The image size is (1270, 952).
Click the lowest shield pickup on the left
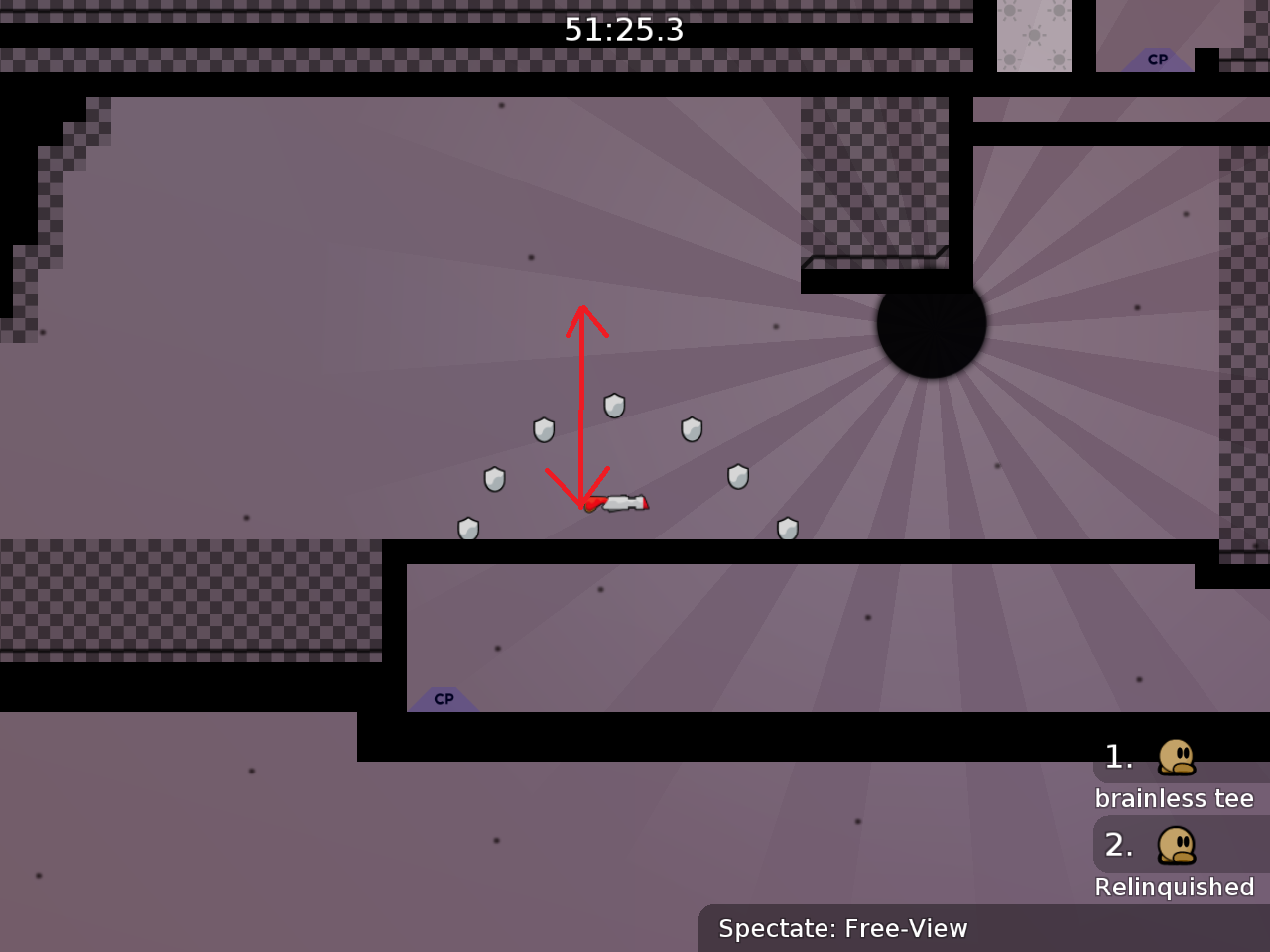[469, 528]
